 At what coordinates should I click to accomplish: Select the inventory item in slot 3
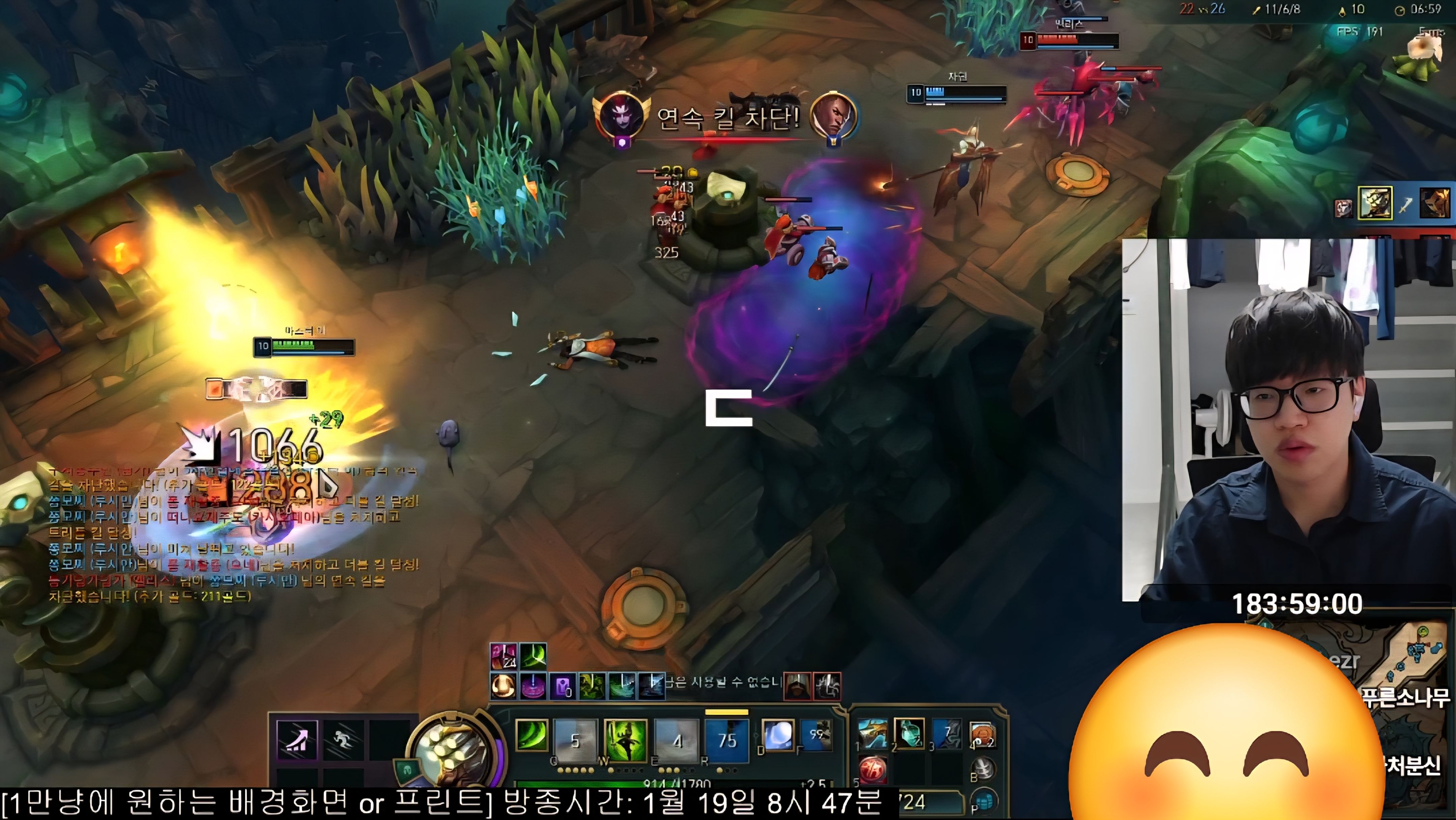[x=947, y=734]
